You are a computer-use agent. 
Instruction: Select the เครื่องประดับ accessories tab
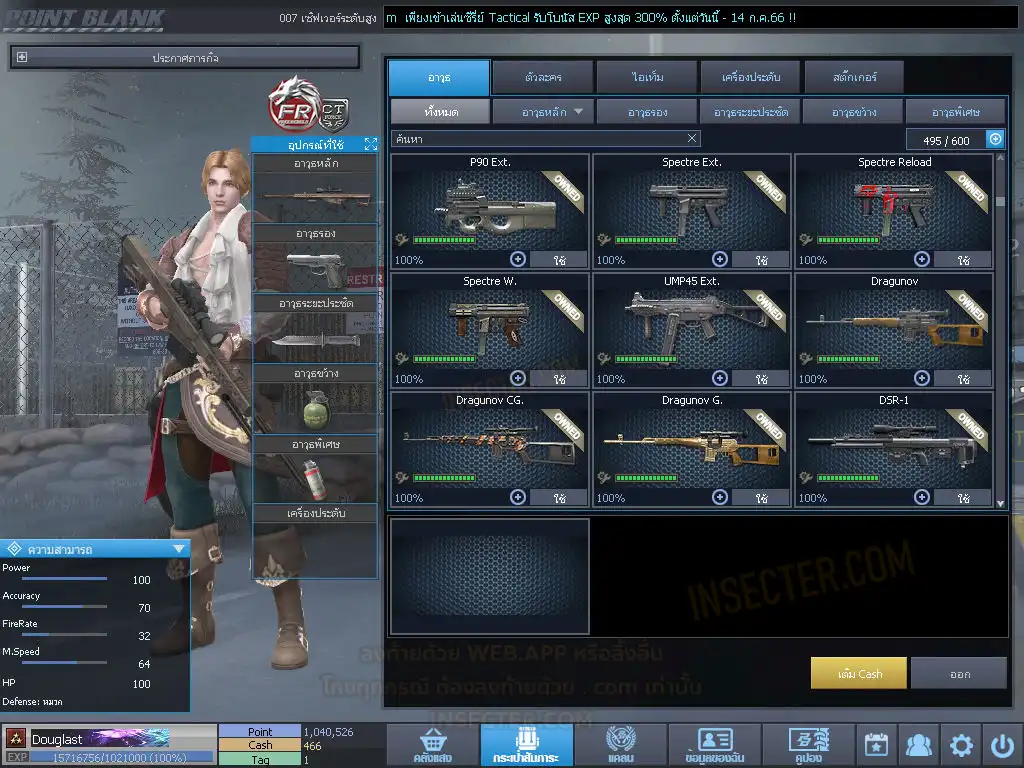[x=749, y=77]
